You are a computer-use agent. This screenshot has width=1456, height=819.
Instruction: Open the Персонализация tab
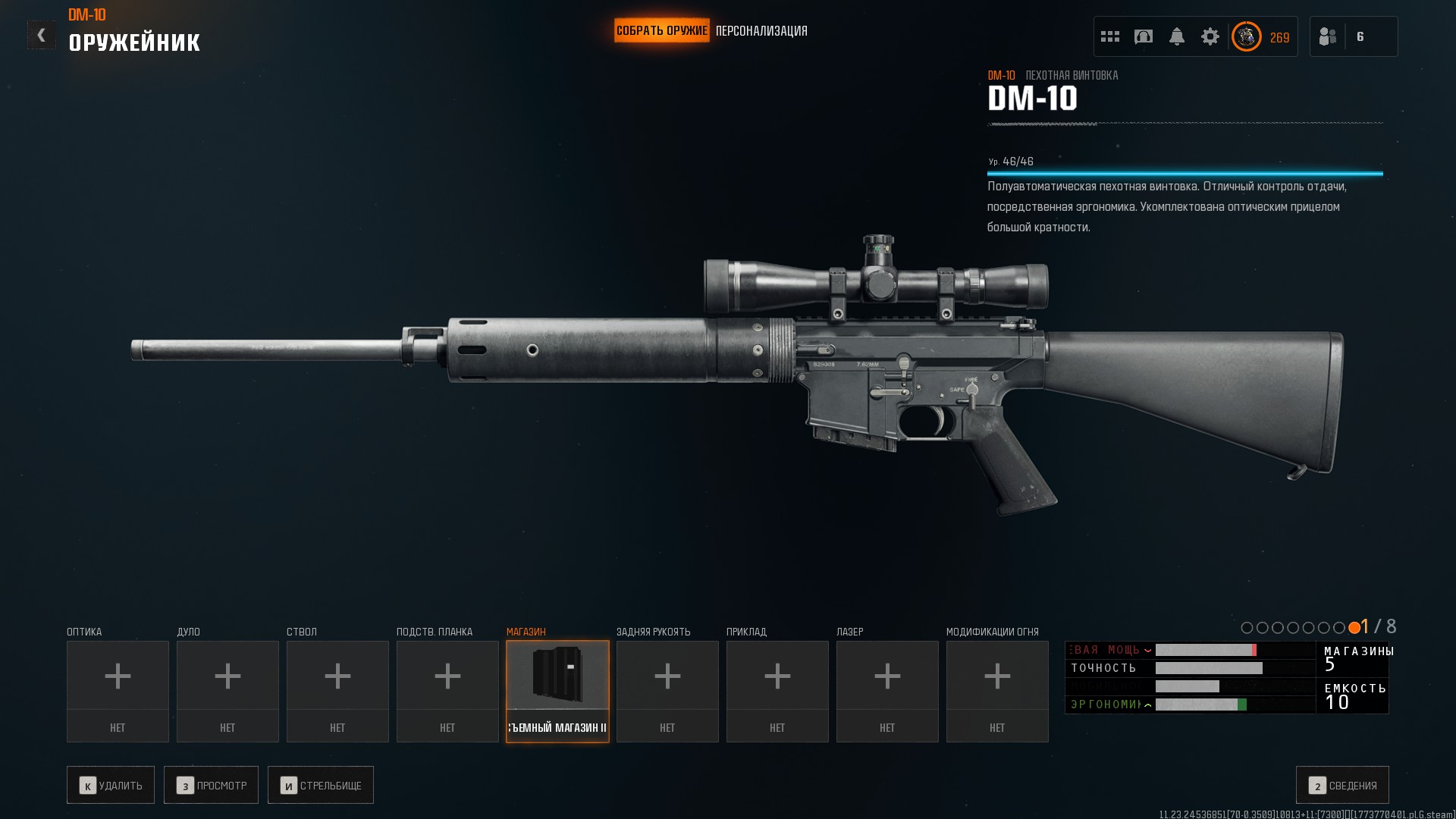[761, 31]
